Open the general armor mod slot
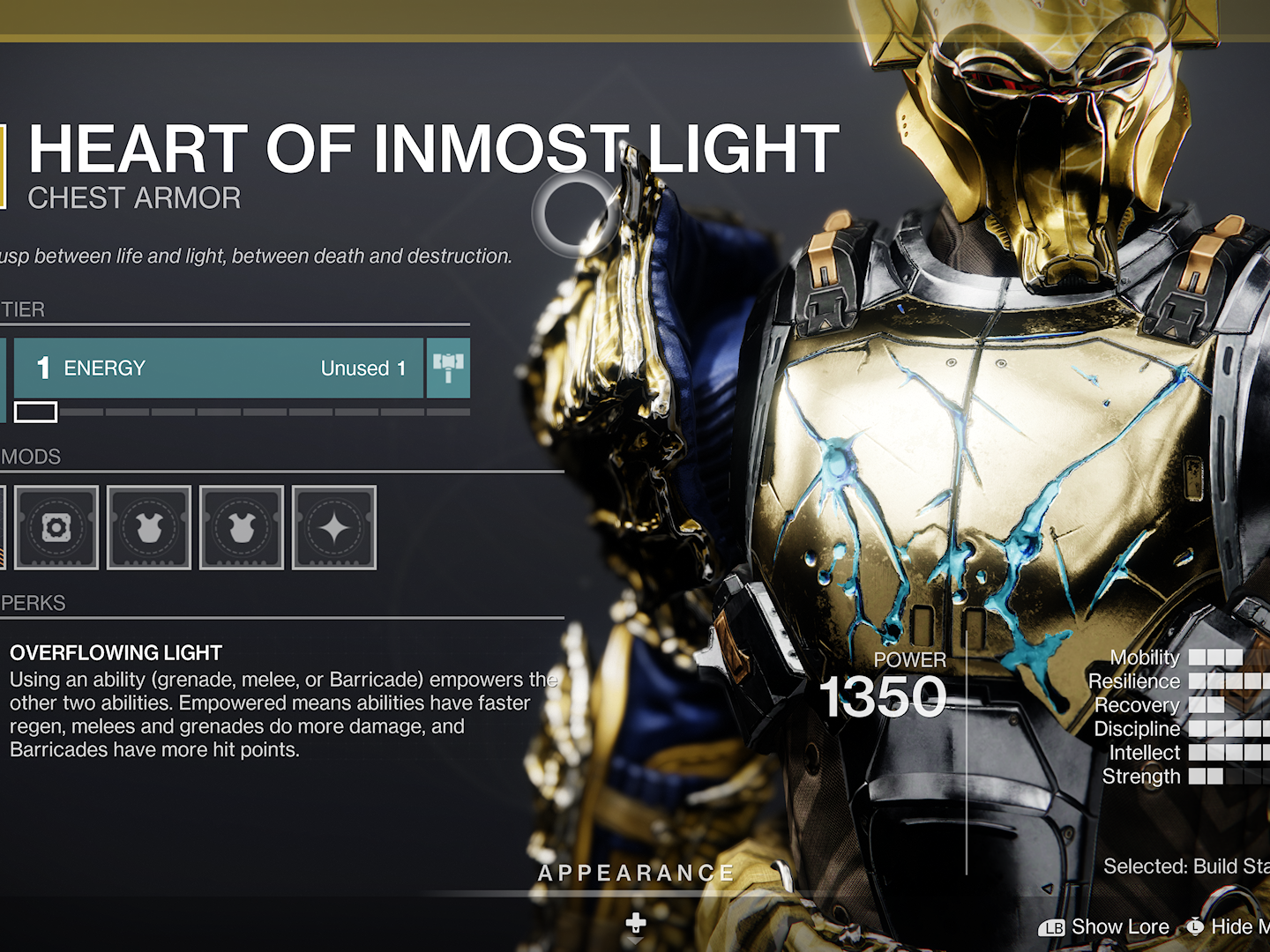Image resolution: width=1270 pixels, height=952 pixels. [x=56, y=527]
